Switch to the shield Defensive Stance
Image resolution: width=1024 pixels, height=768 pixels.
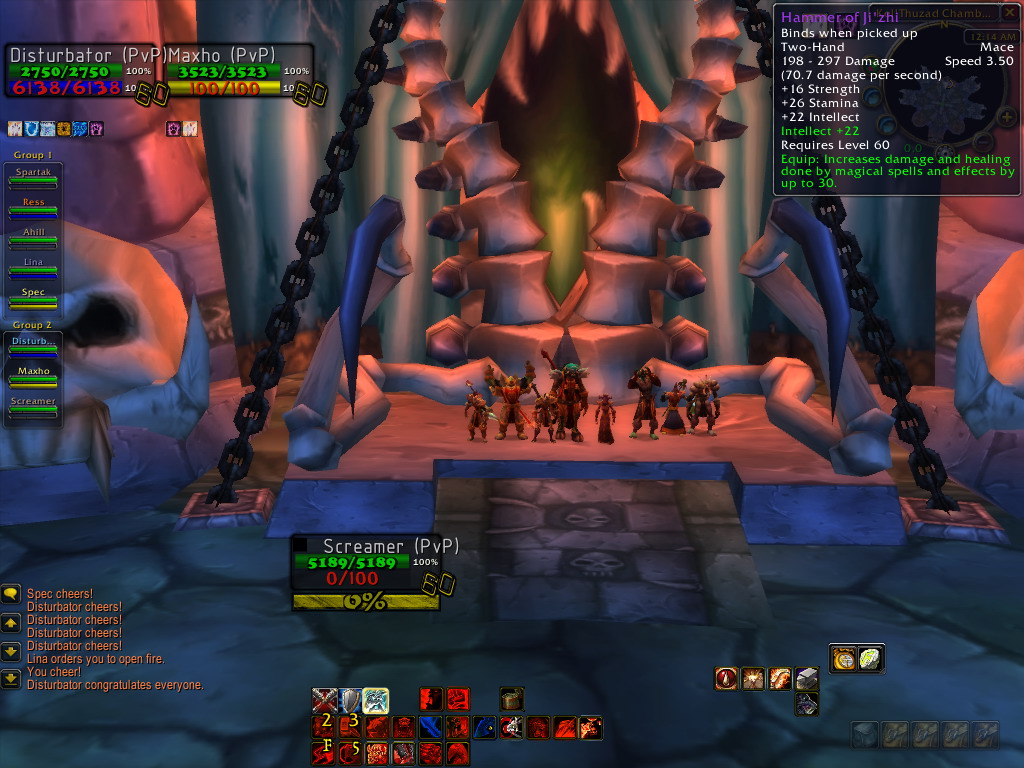[x=350, y=700]
